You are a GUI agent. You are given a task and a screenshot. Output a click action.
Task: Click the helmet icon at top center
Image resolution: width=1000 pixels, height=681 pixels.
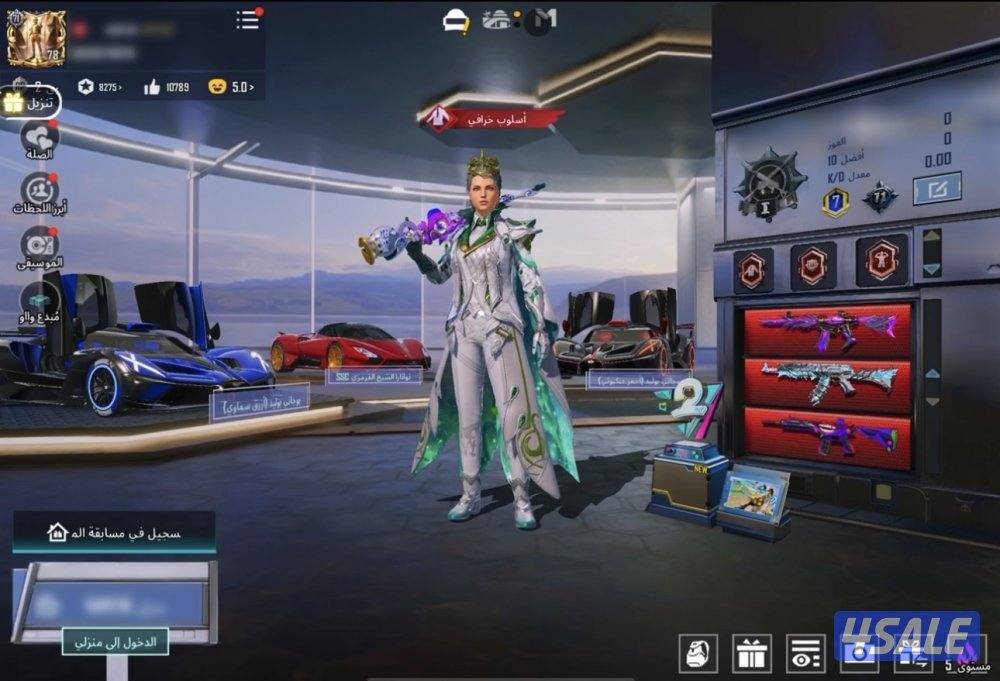(457, 19)
